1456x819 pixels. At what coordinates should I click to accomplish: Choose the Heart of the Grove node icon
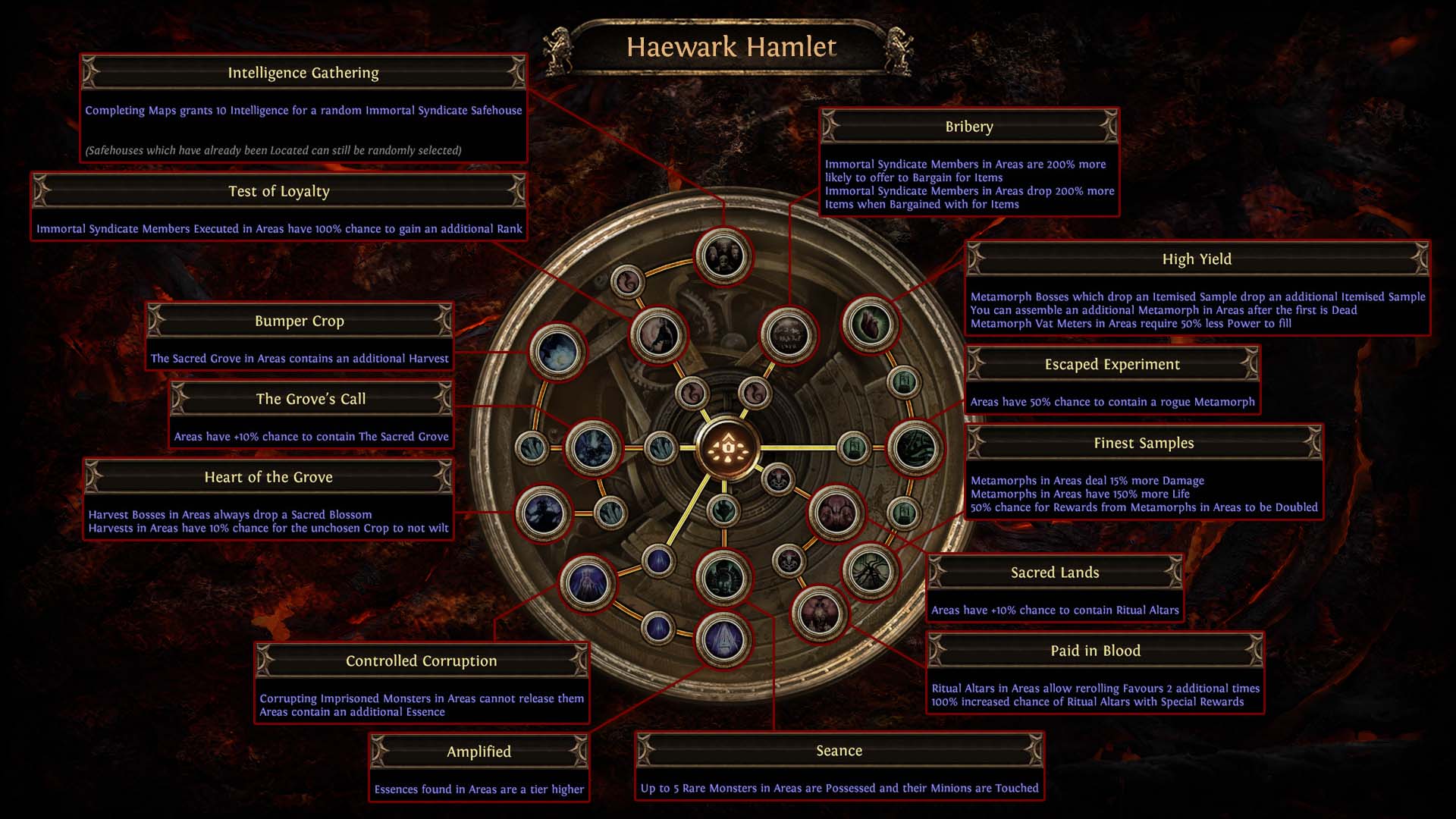(543, 513)
